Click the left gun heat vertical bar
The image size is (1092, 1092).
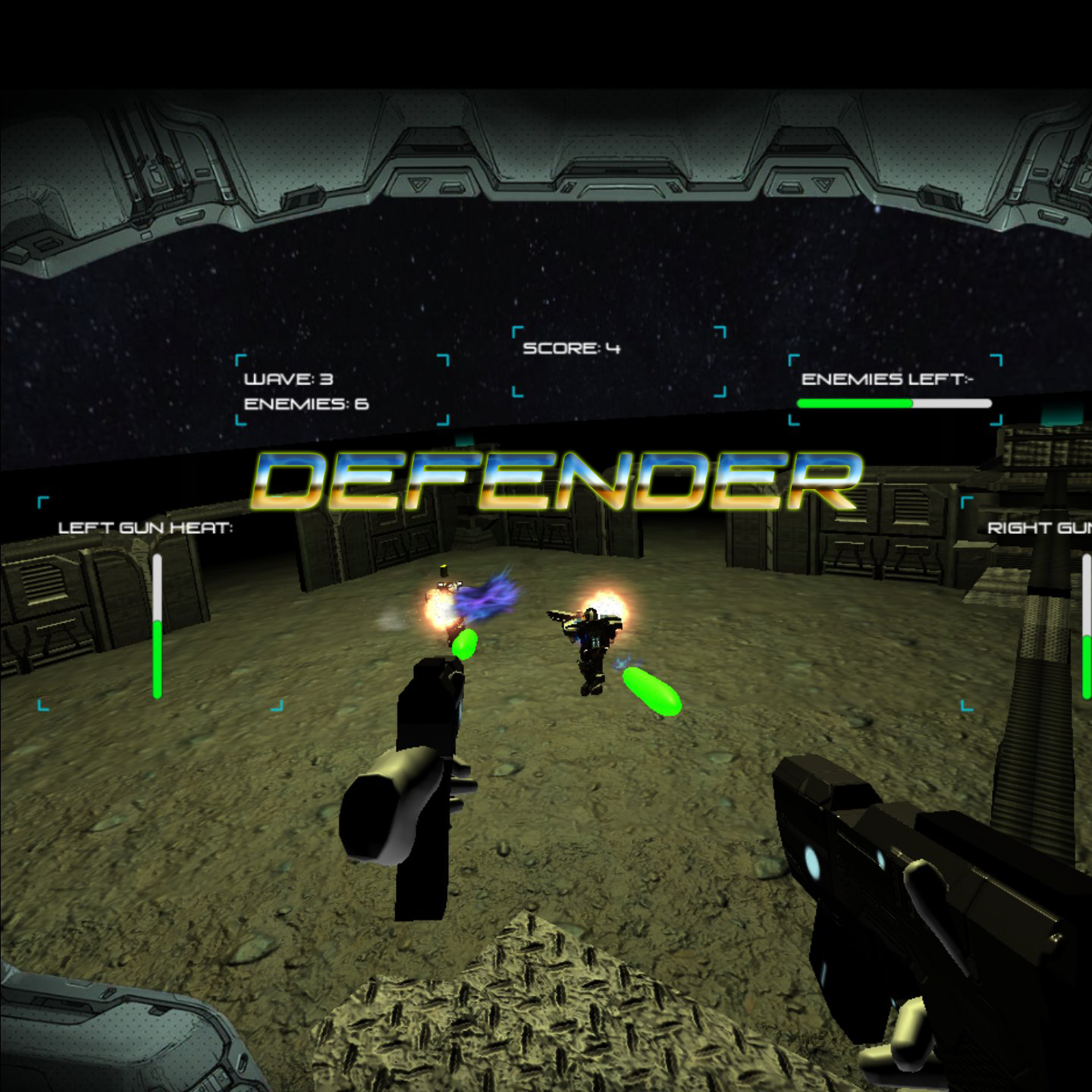(157, 629)
